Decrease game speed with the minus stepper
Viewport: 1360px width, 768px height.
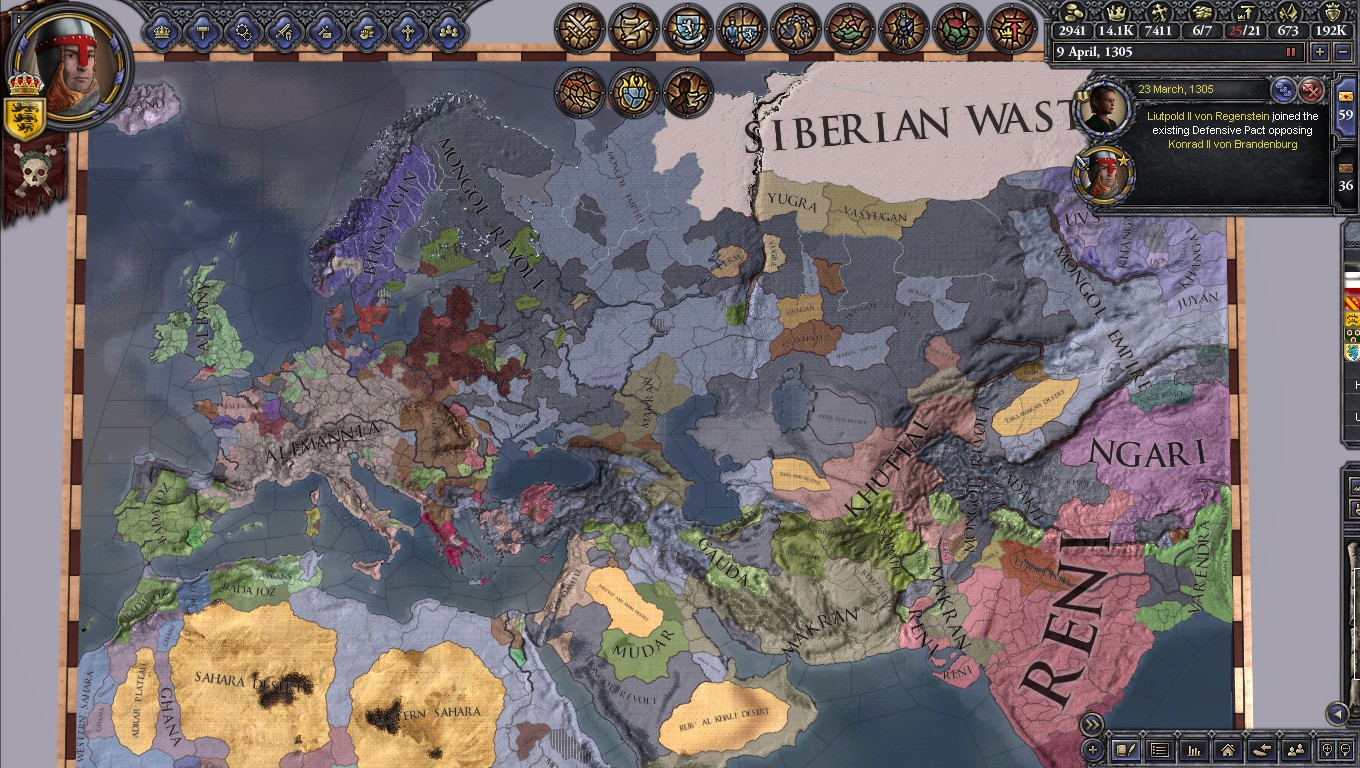click(x=1343, y=52)
